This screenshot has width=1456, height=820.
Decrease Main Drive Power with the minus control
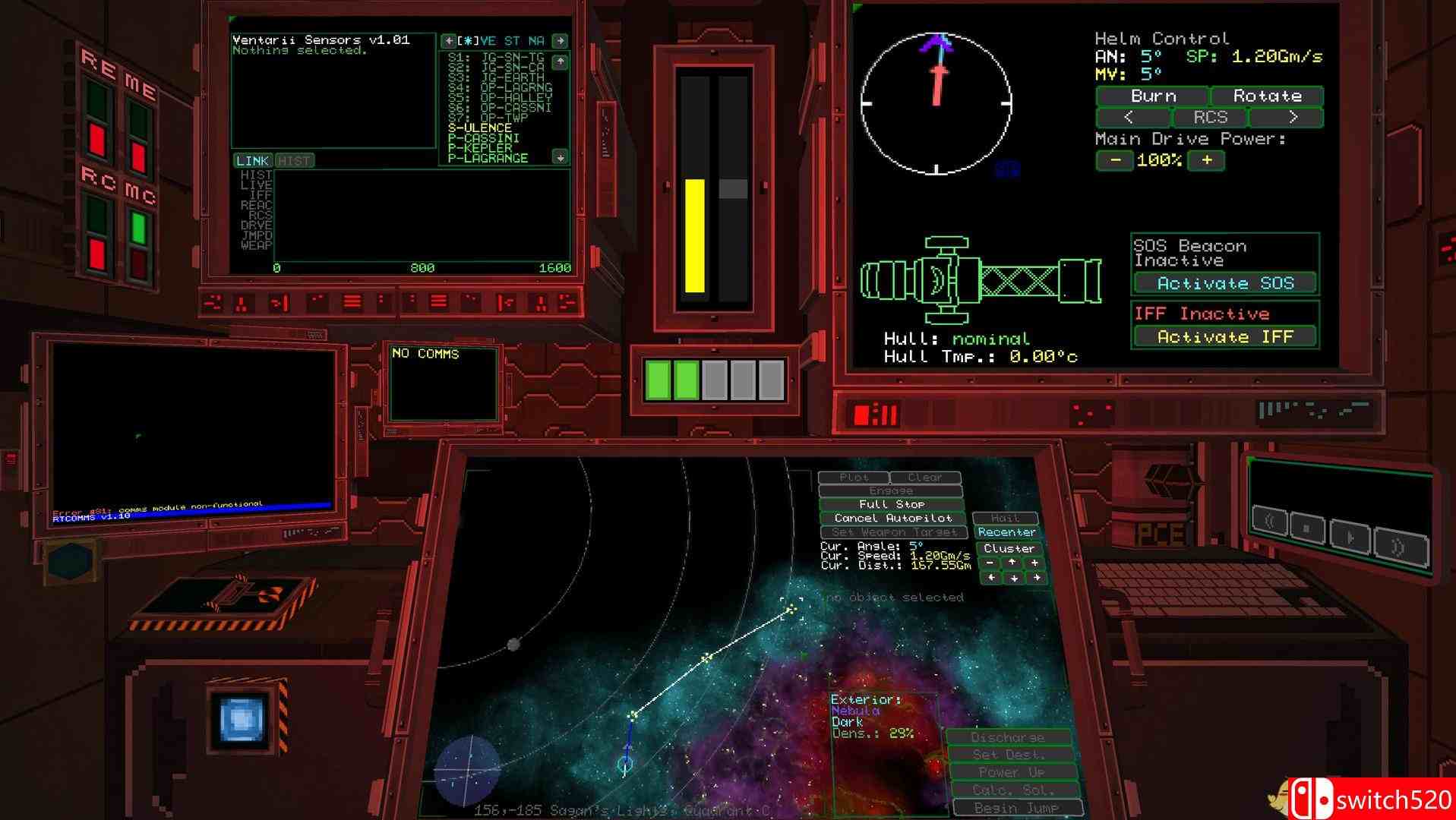[1115, 160]
